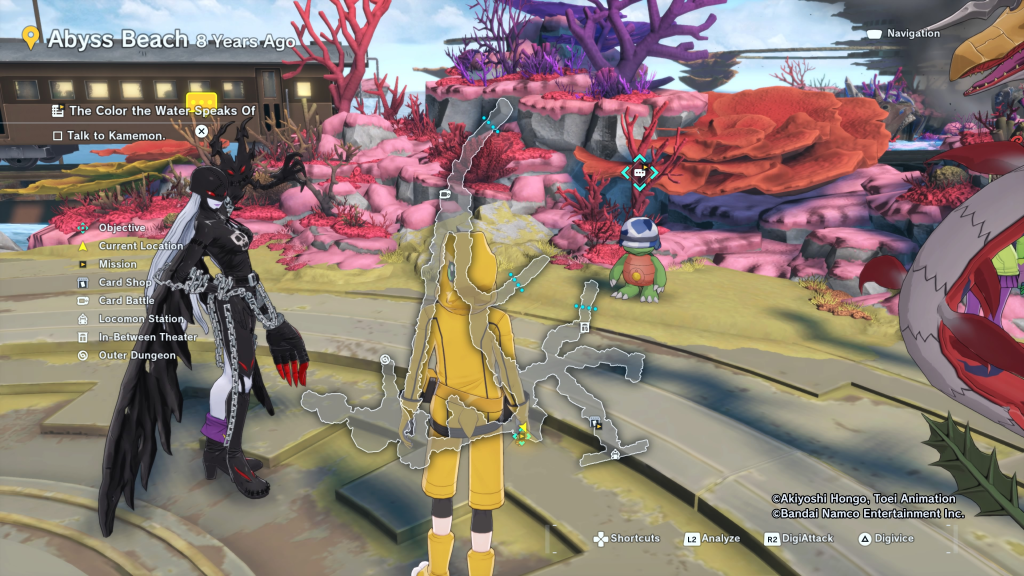Select the In-Between Theater legend entry
The height and width of the screenshot is (576, 1024).
tap(148, 337)
